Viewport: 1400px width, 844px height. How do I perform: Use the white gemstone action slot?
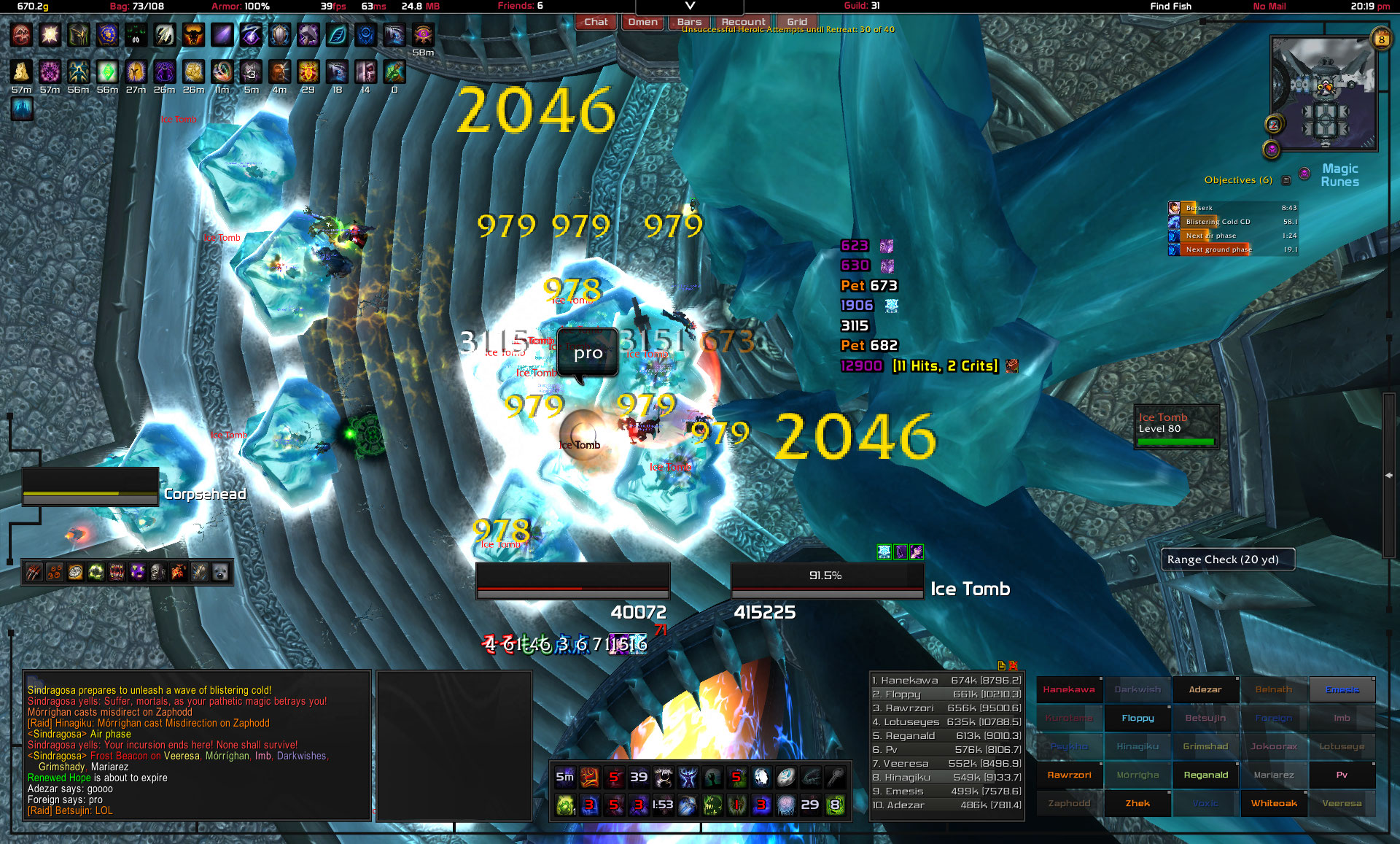(x=761, y=778)
